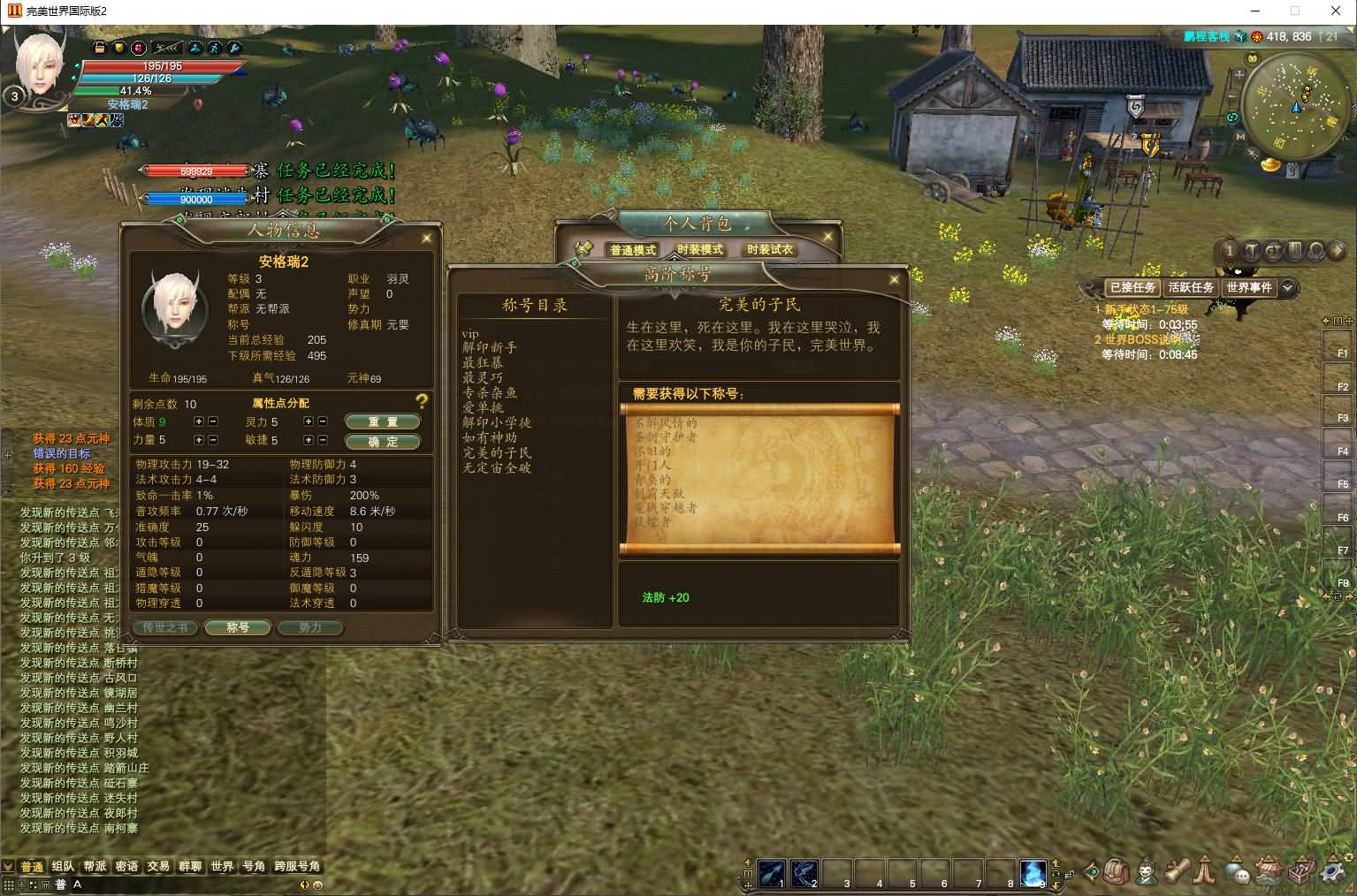Open the settings gear icon
The height and width of the screenshot is (896, 1357).
tap(1332, 872)
